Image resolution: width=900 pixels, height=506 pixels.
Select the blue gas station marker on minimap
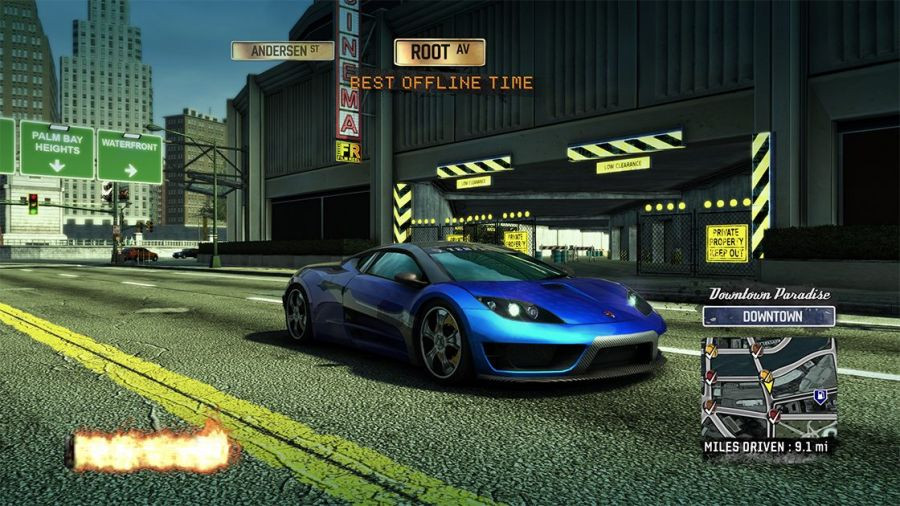pos(820,396)
